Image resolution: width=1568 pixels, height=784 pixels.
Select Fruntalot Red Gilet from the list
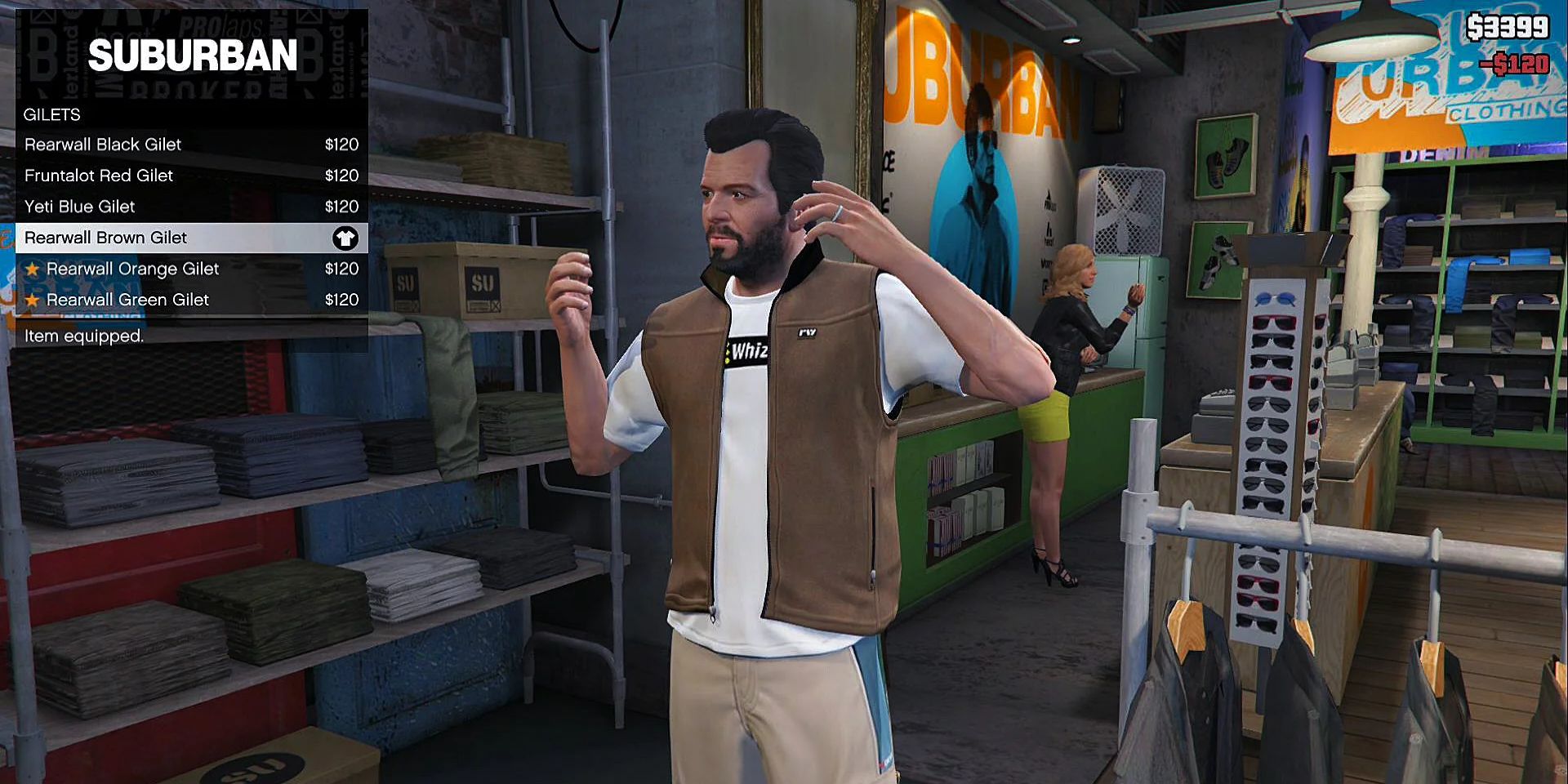(98, 176)
